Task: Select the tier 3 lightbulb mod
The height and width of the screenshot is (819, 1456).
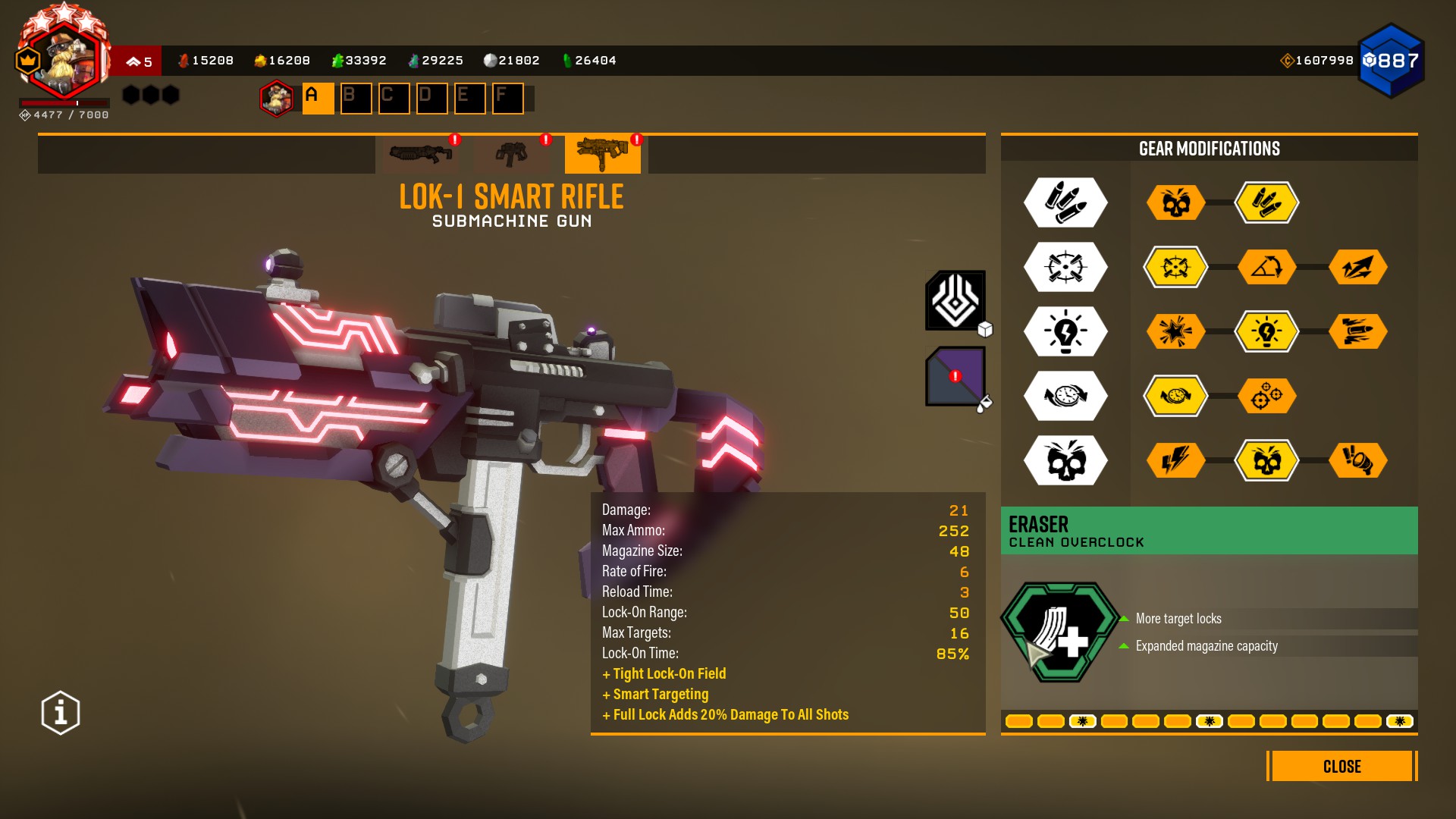Action: (x=1266, y=331)
